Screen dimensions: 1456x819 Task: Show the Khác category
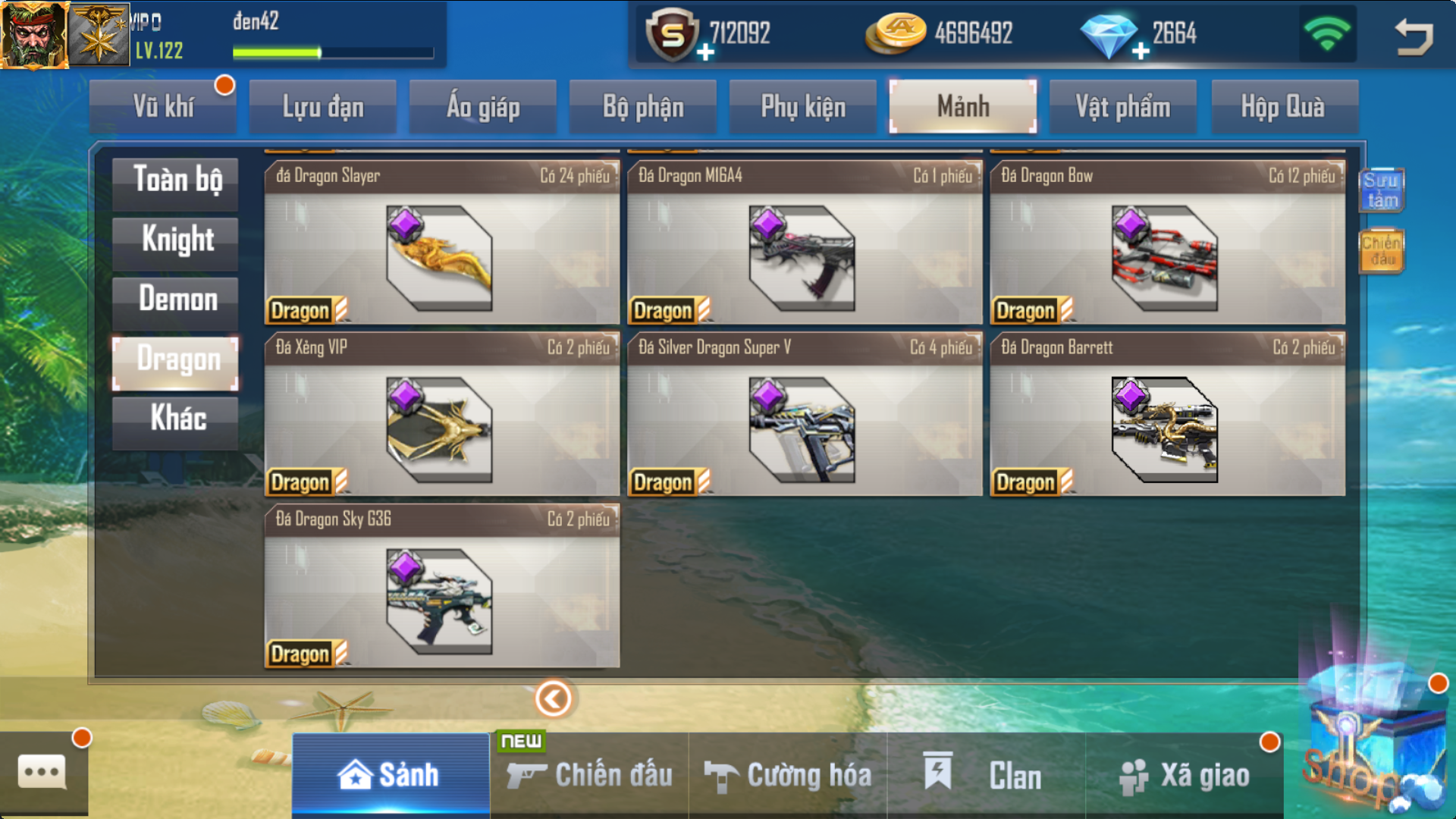(176, 419)
